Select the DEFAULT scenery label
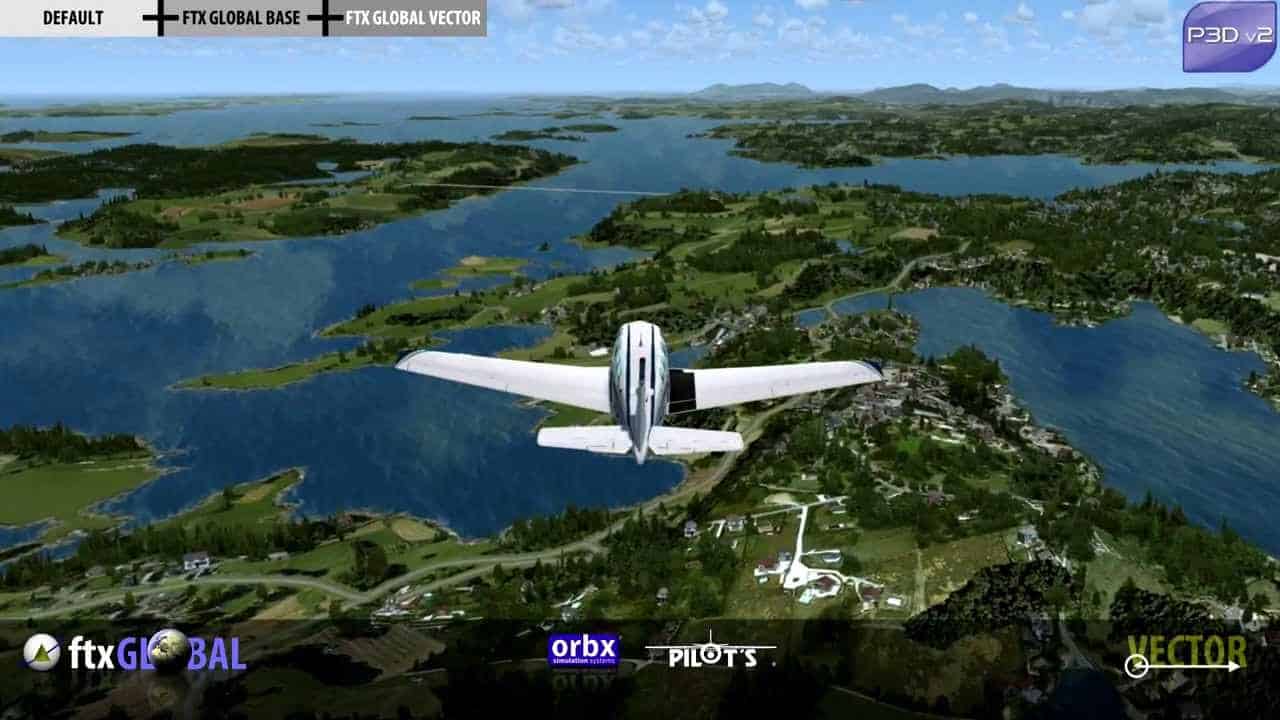Viewport: 1280px width, 720px height. tap(72, 18)
